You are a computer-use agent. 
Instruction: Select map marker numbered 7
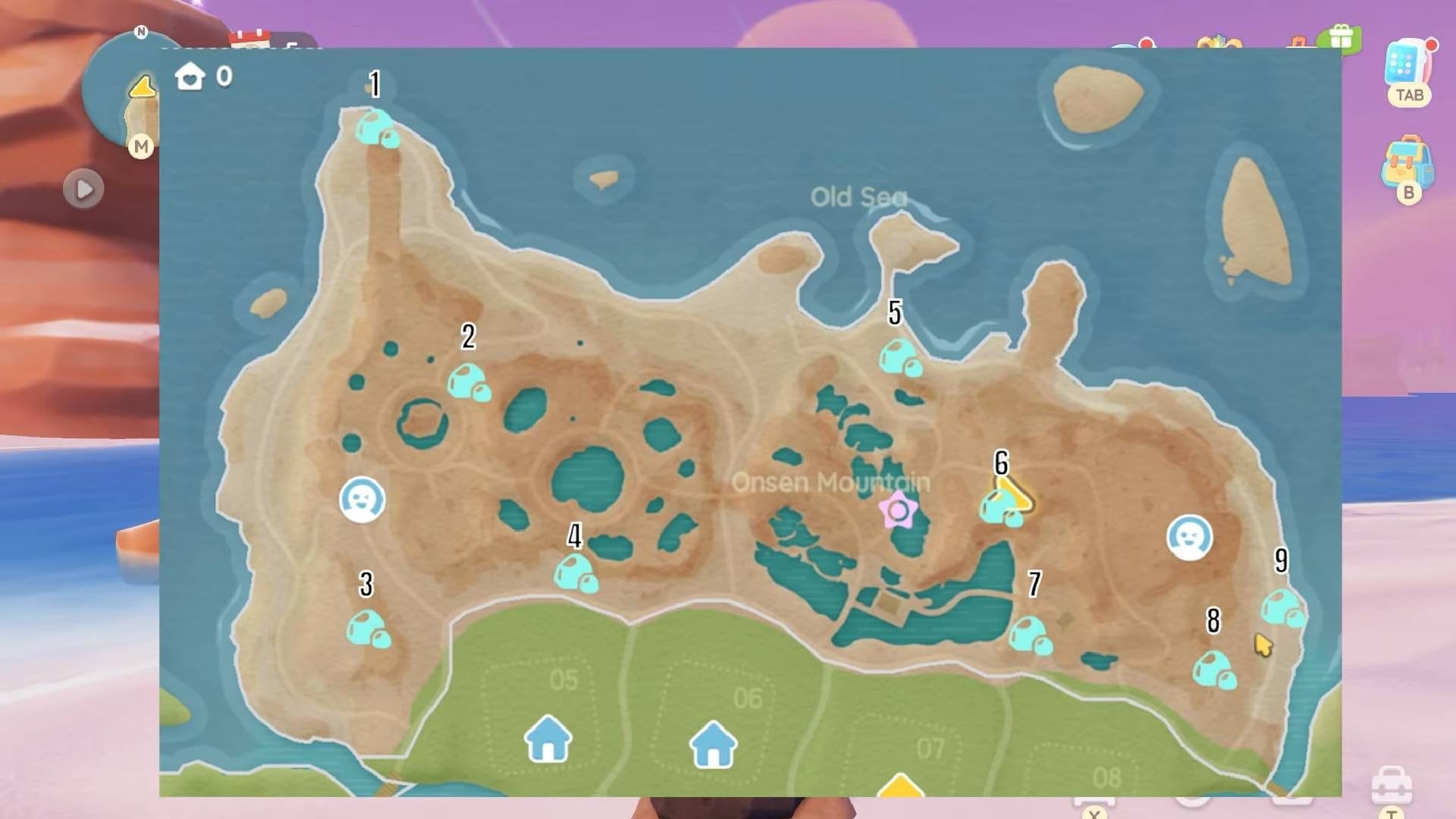pos(1029,635)
